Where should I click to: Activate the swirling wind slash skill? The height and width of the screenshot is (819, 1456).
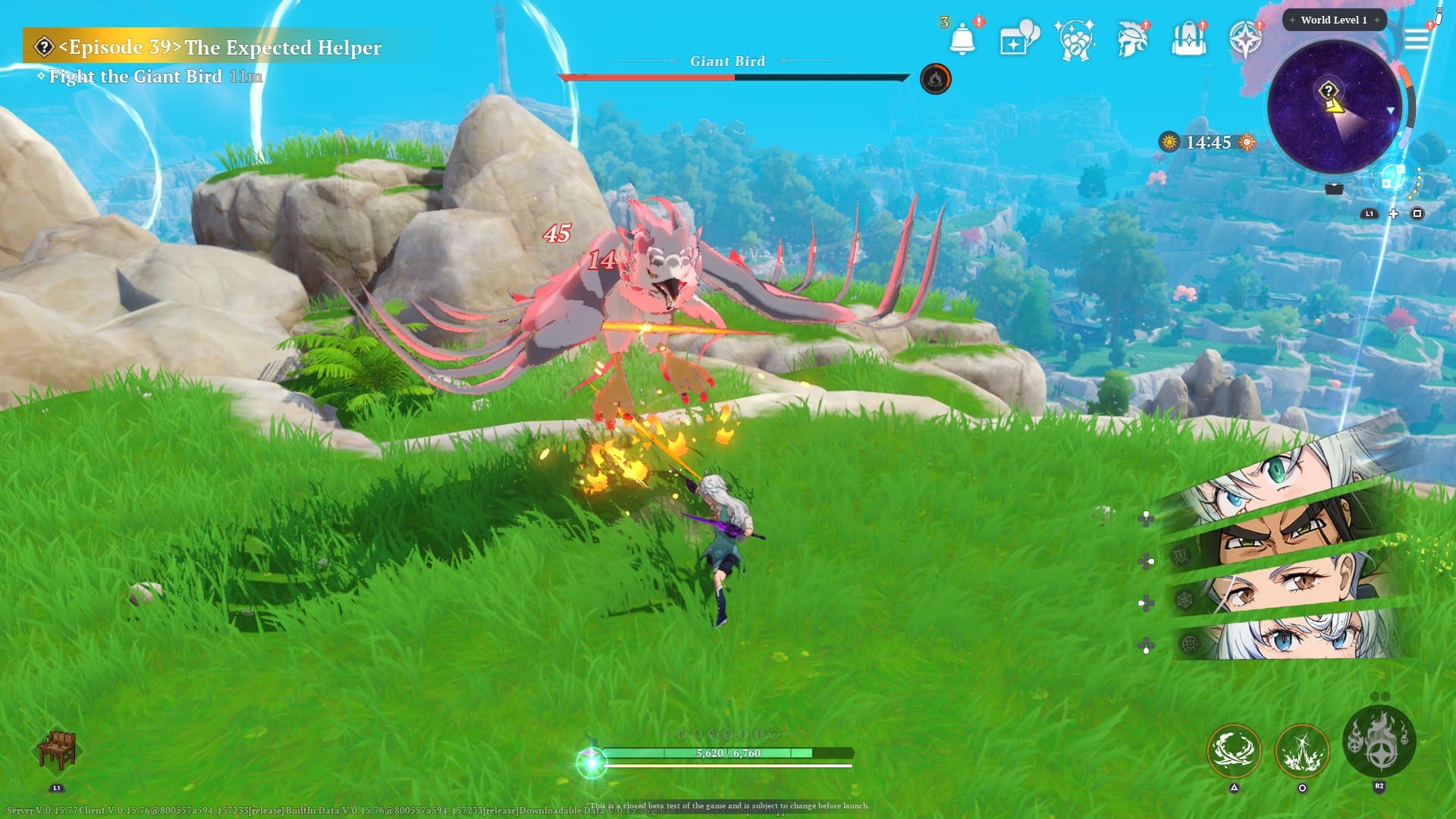click(x=1234, y=751)
